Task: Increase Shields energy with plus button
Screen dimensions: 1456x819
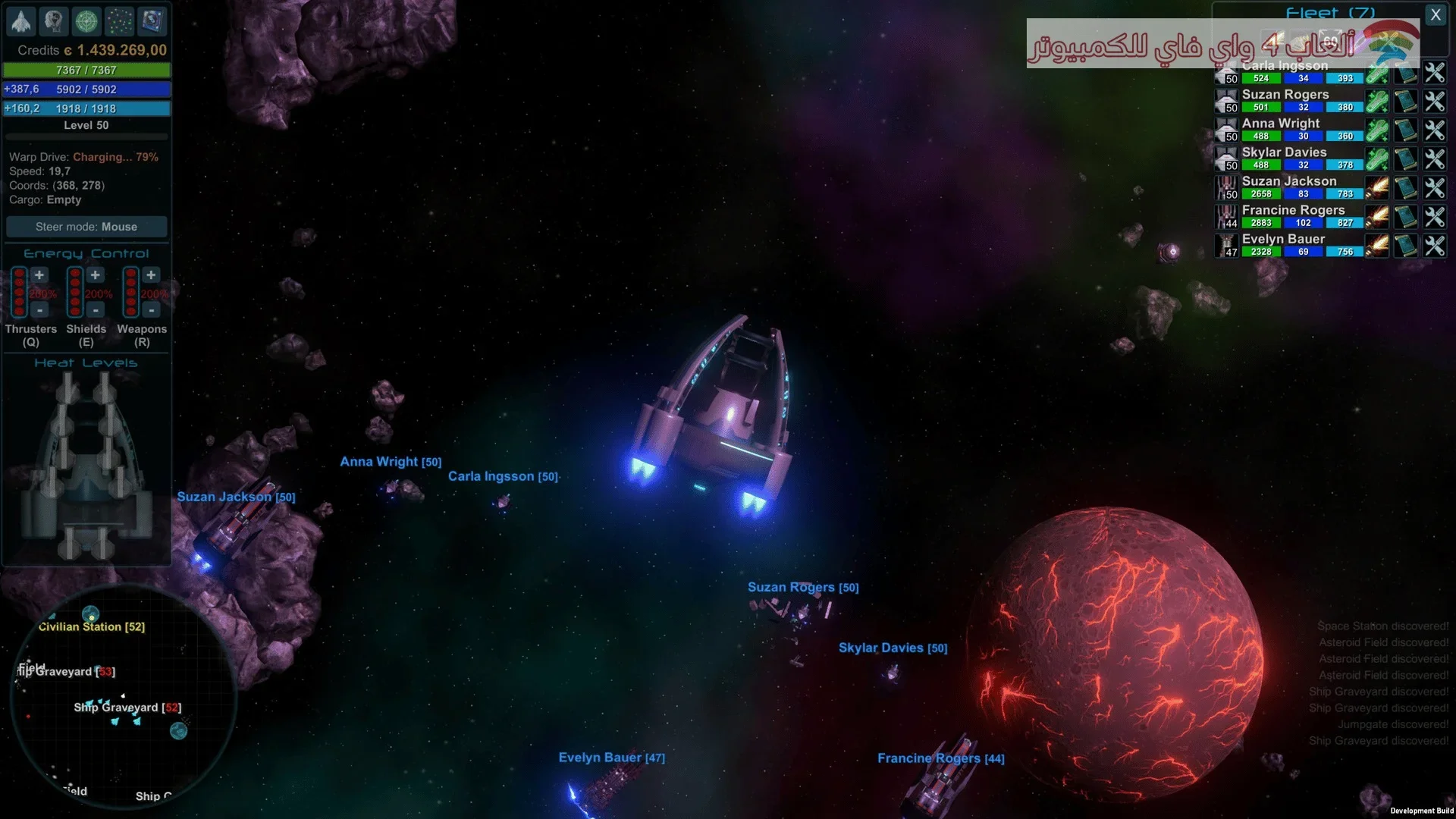Action: pos(96,275)
